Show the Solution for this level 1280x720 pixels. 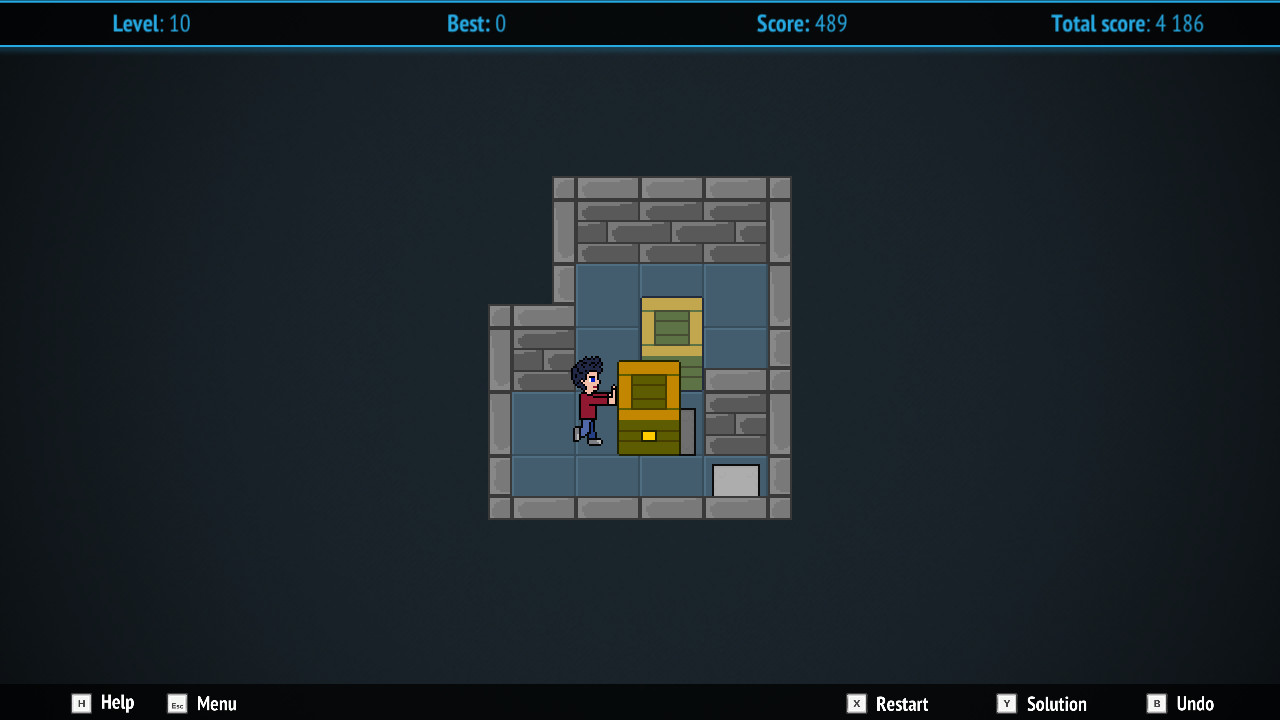[1057, 703]
